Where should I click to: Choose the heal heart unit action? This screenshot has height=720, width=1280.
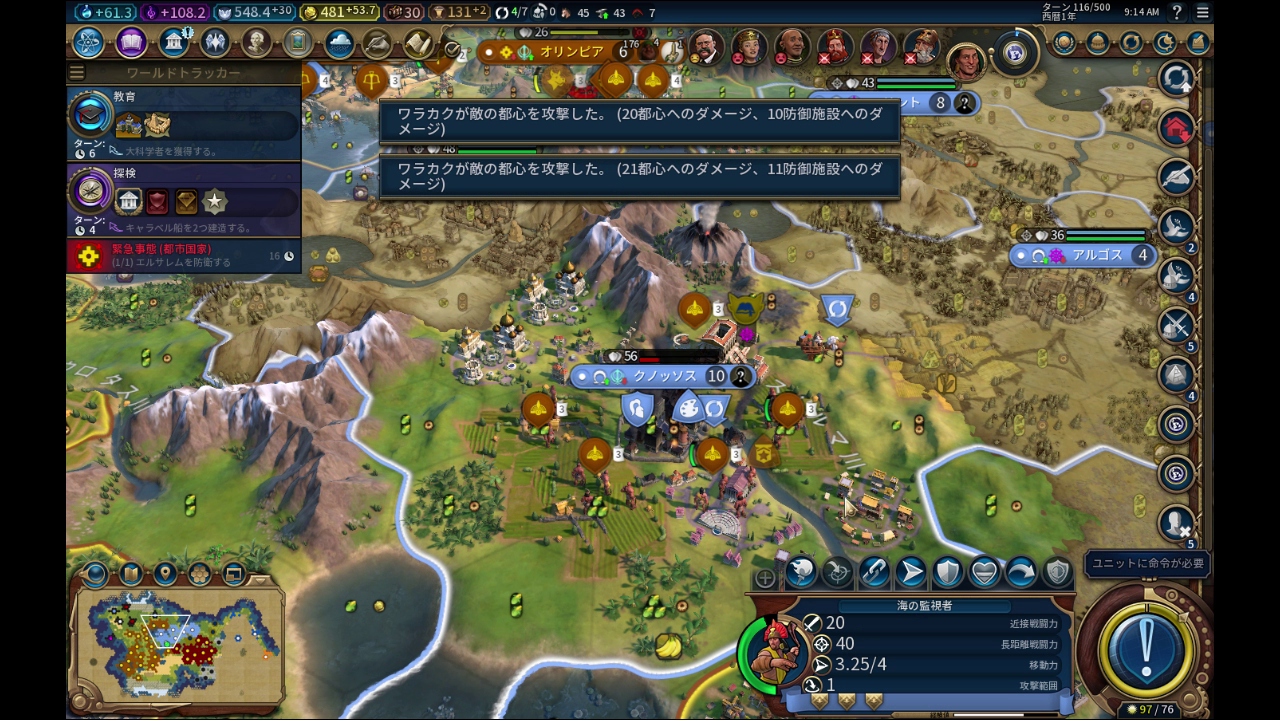pyautogui.click(x=984, y=573)
